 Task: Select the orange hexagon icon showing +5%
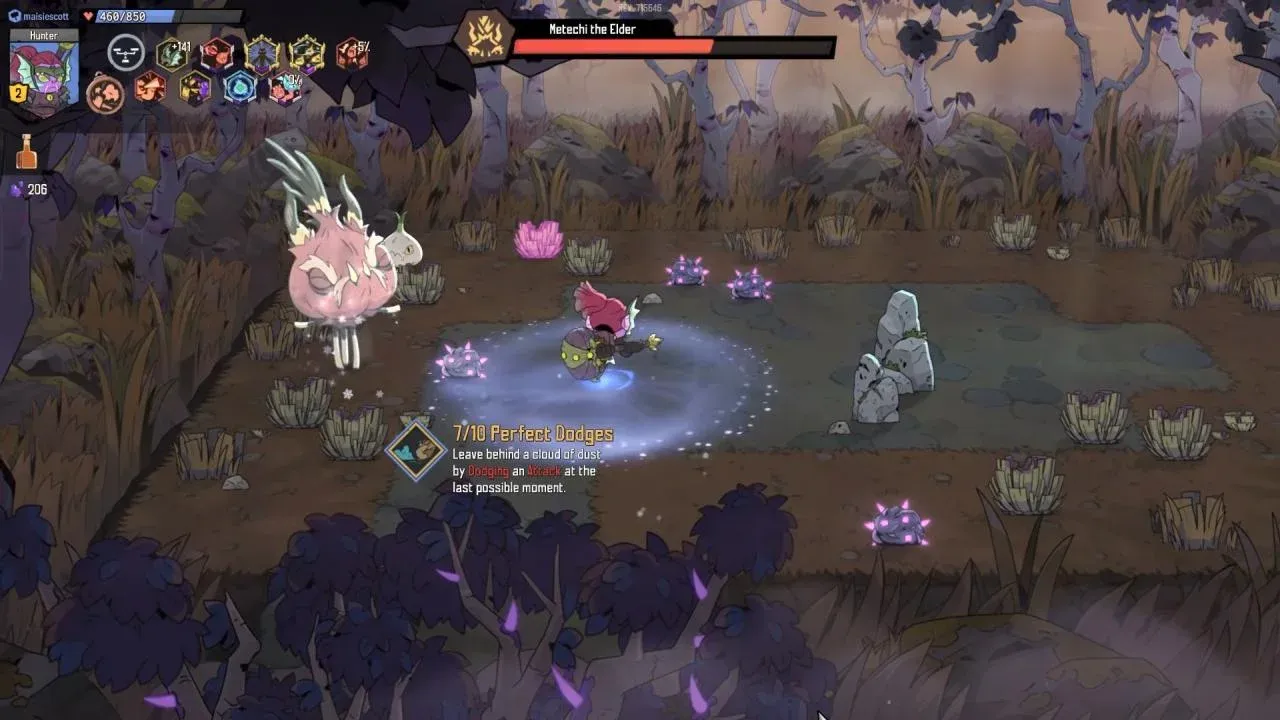pos(351,54)
